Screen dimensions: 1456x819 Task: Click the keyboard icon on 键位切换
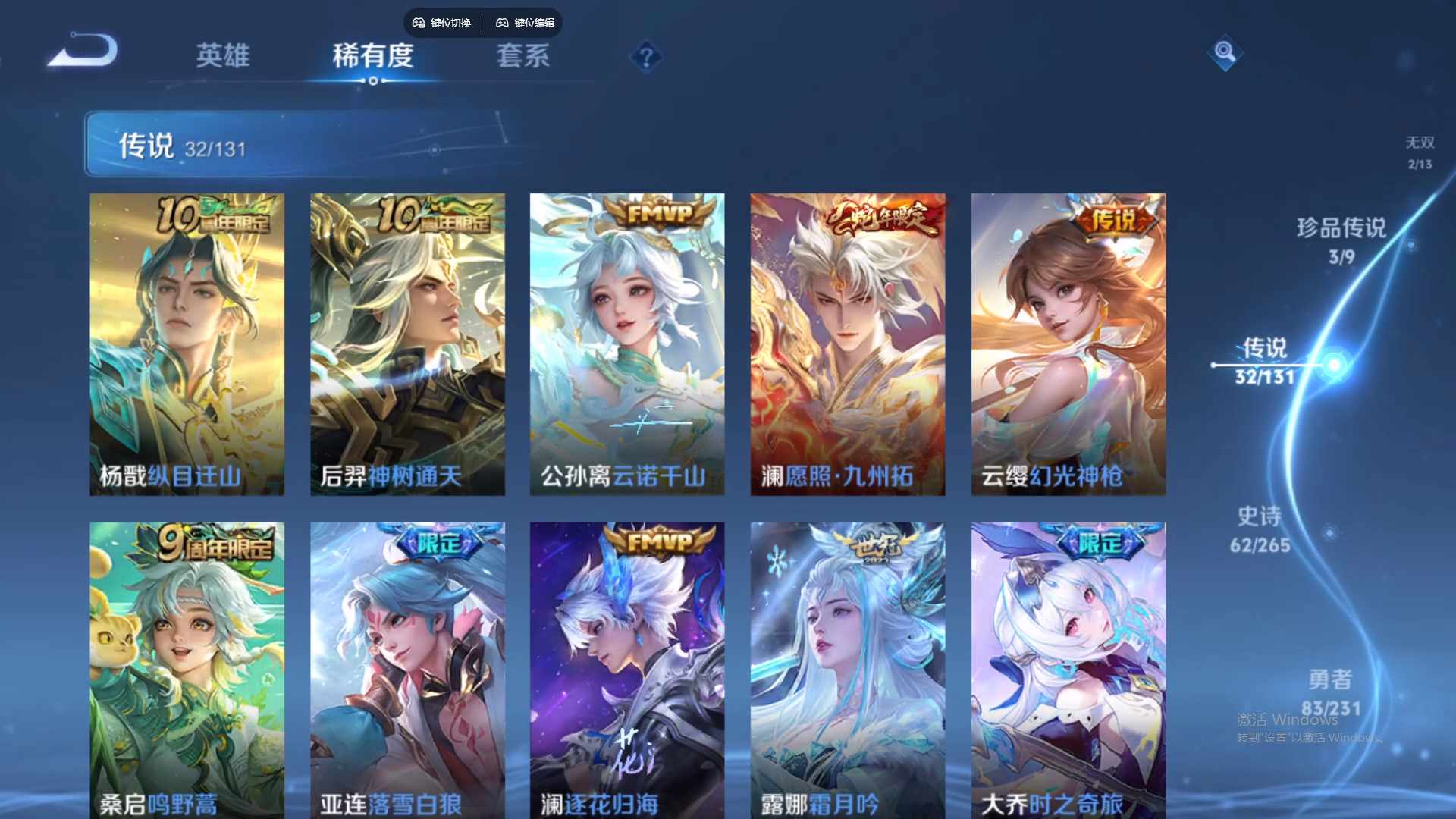(x=417, y=23)
